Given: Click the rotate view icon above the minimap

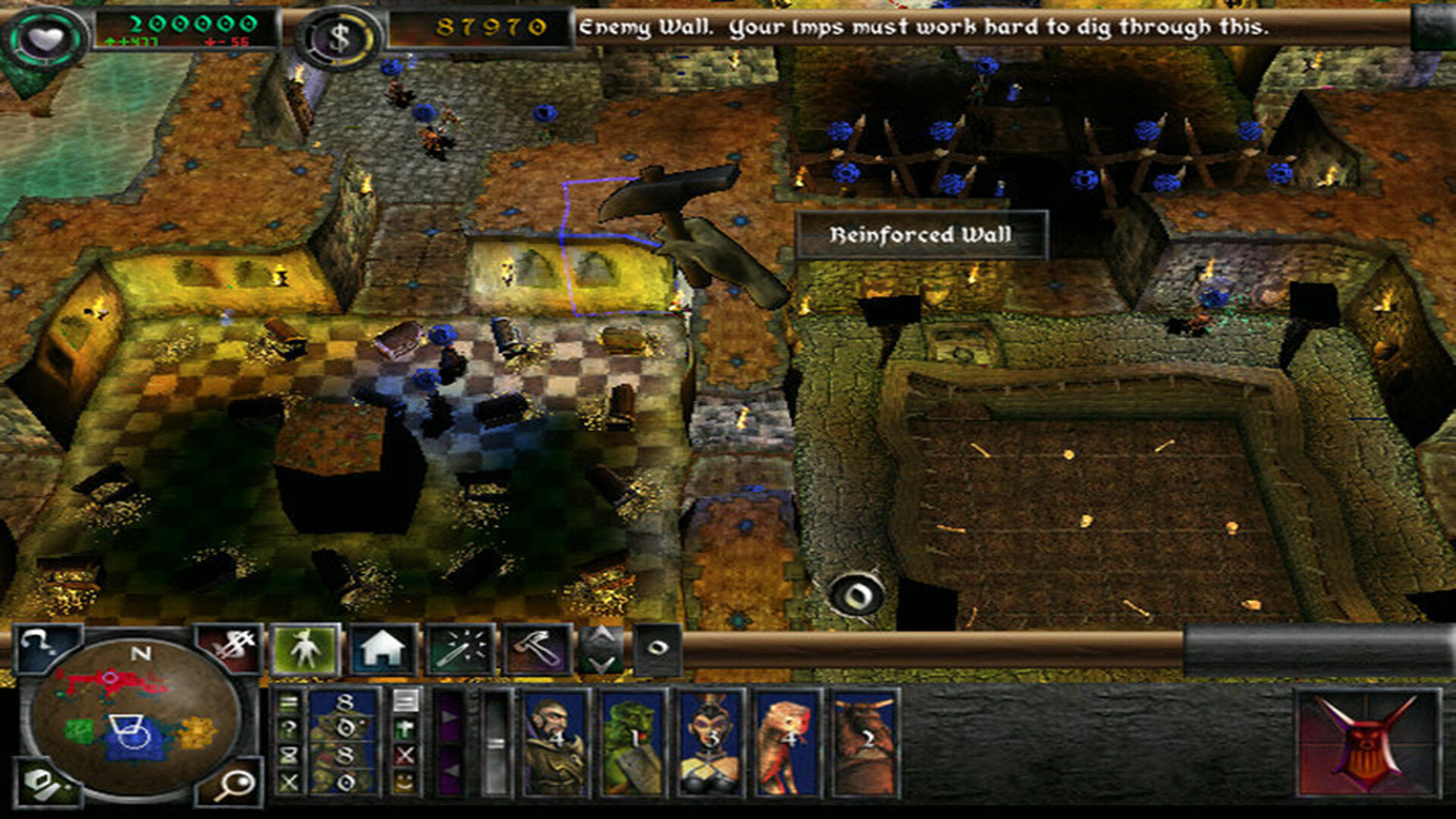Looking at the screenshot, I should pos(36,643).
